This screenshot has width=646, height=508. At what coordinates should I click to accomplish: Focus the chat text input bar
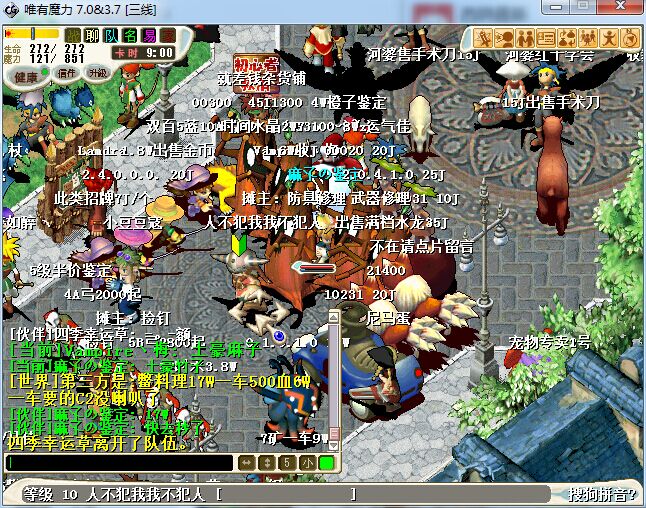pyautogui.click(x=120, y=463)
